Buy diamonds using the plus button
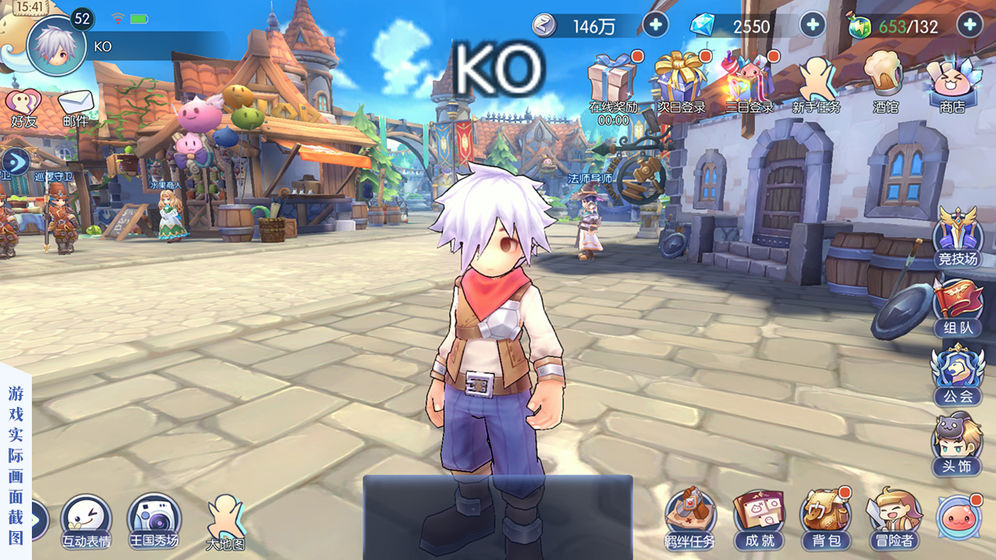 coord(812,26)
